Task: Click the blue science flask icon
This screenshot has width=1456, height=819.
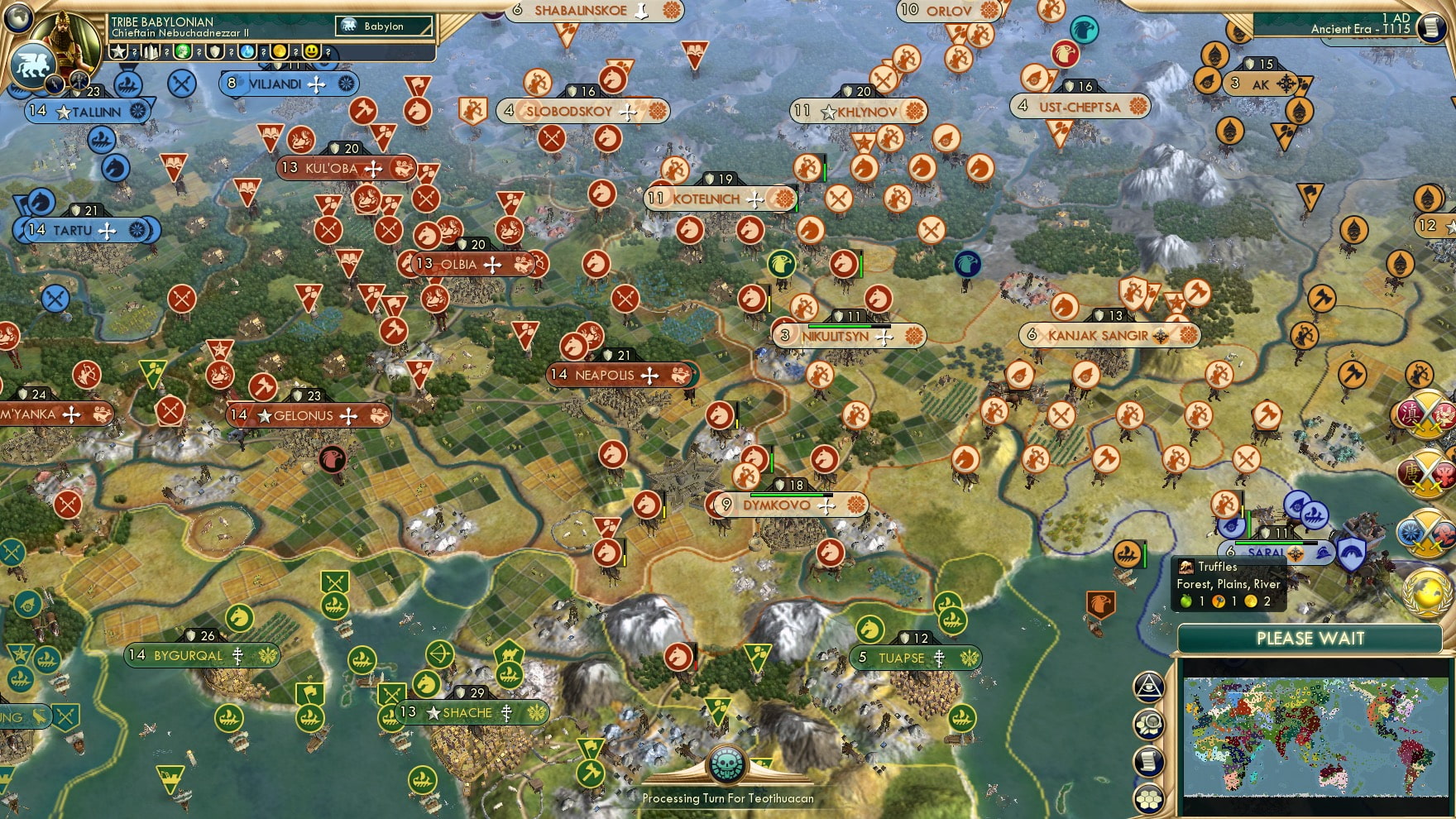Action: [247, 52]
